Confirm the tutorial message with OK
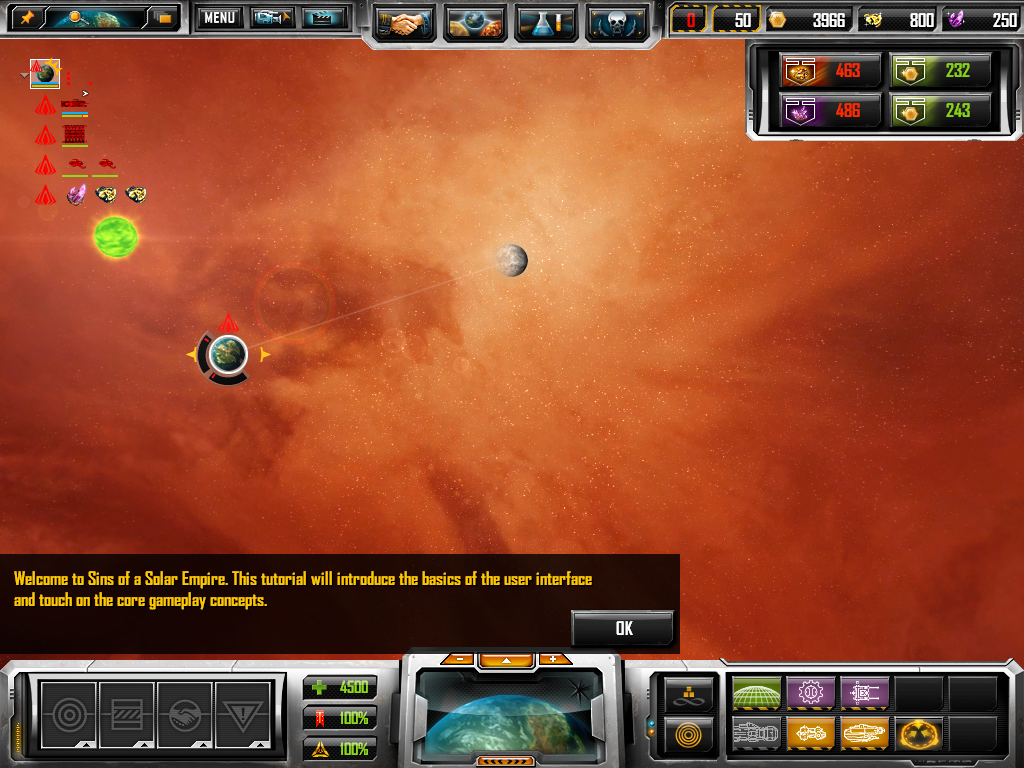Viewport: 1024px width, 768px height. click(622, 628)
